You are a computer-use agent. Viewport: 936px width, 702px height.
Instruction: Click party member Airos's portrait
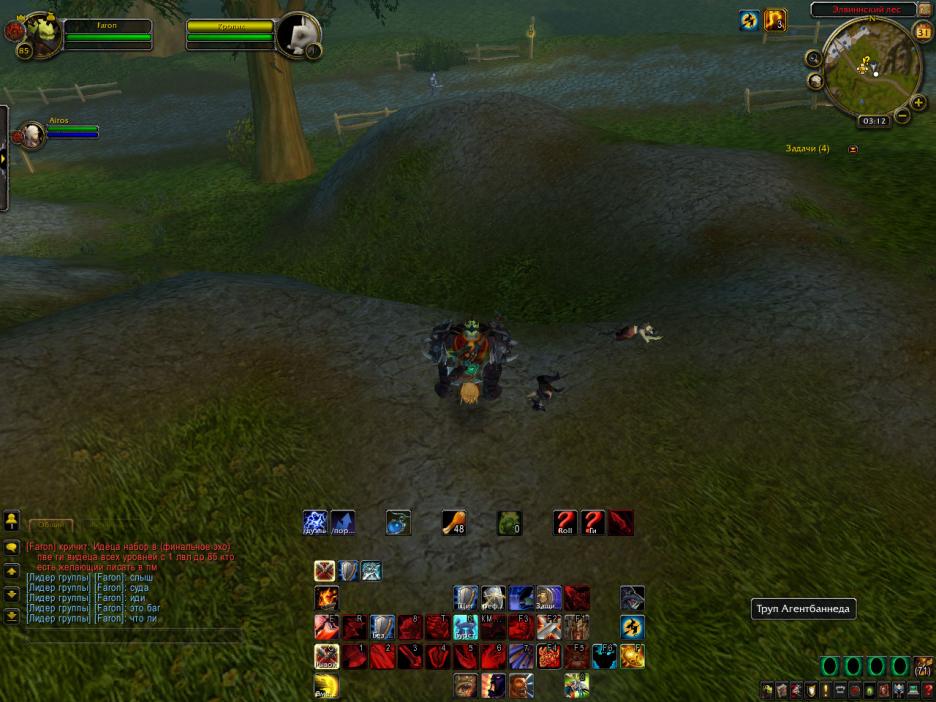(x=32, y=134)
